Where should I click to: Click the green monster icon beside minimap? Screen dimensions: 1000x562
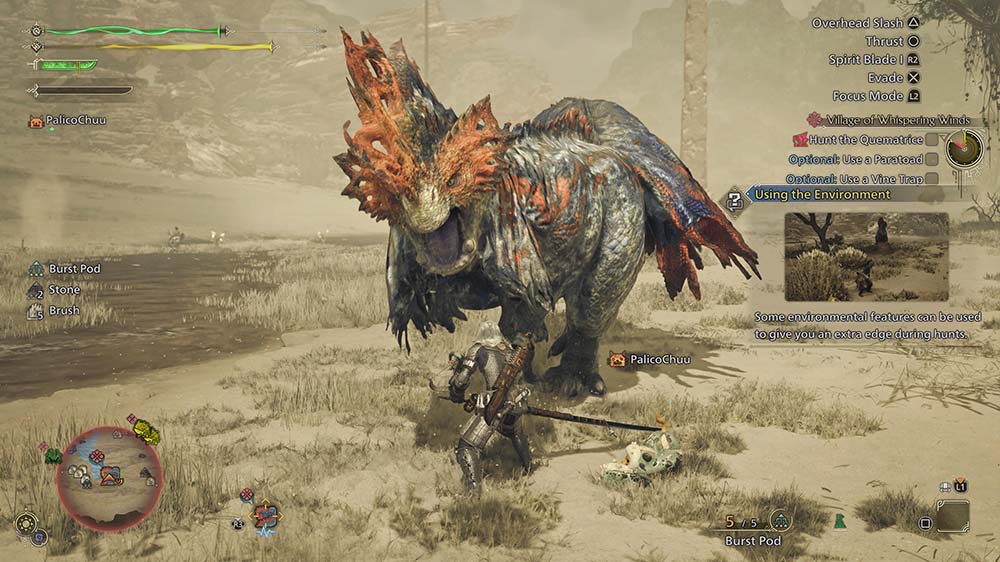[53, 456]
